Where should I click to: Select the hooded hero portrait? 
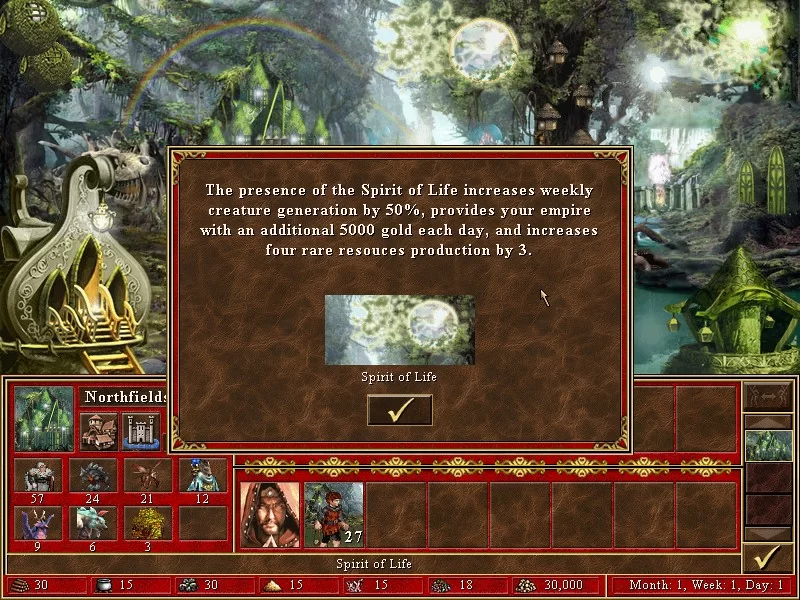(x=270, y=515)
